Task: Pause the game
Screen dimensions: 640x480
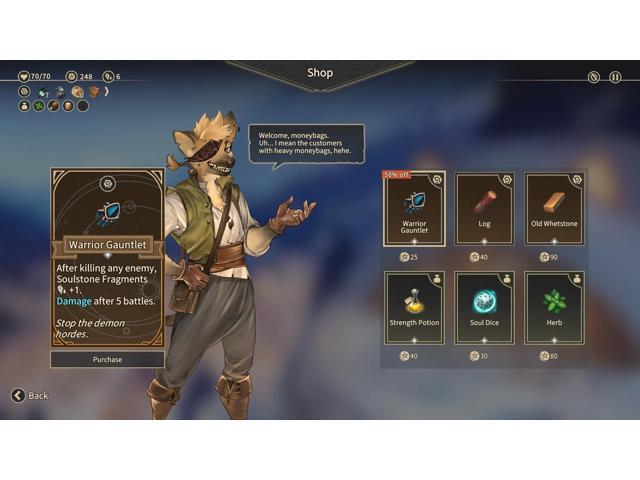Action: 616,77
